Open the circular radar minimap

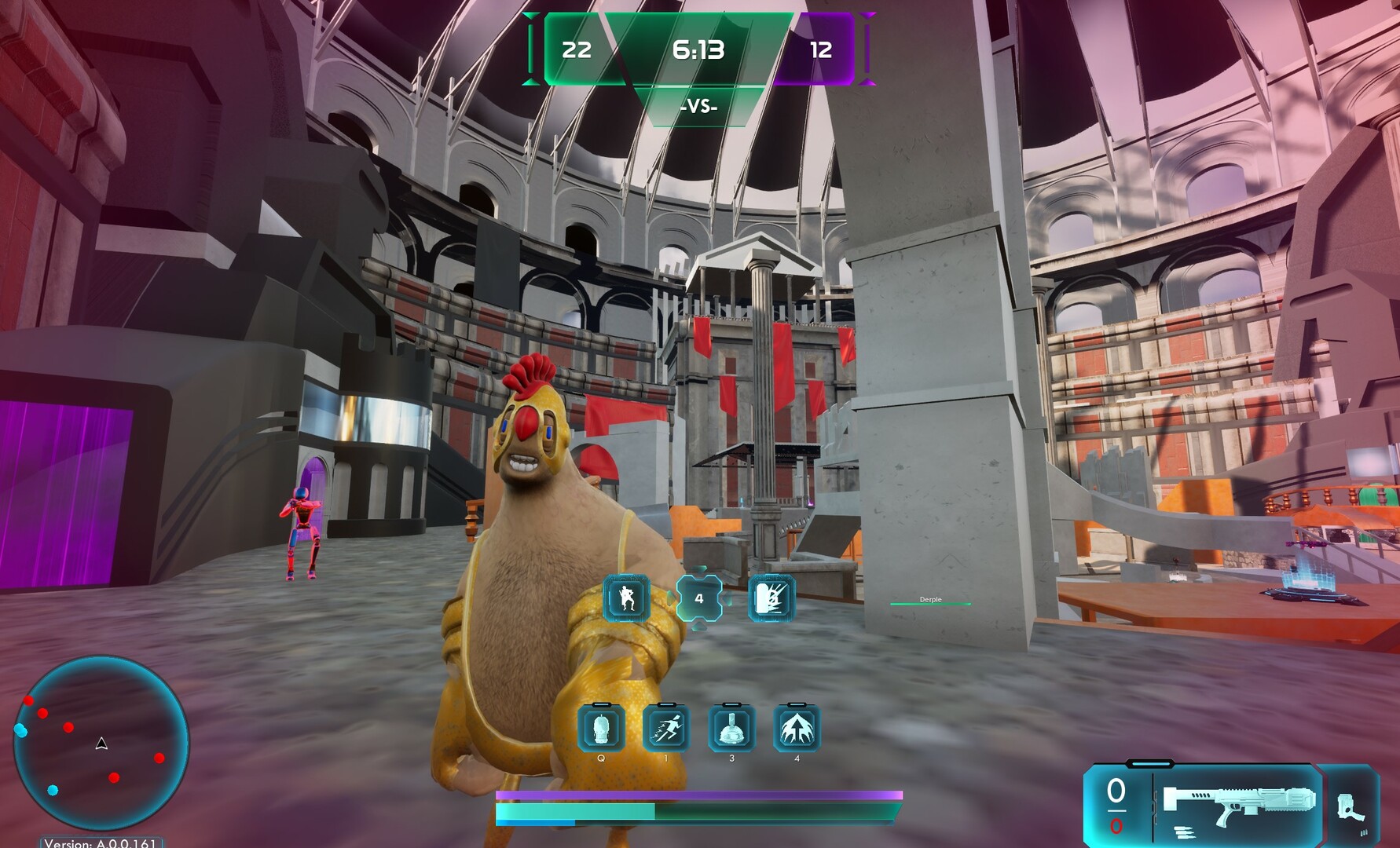101,744
